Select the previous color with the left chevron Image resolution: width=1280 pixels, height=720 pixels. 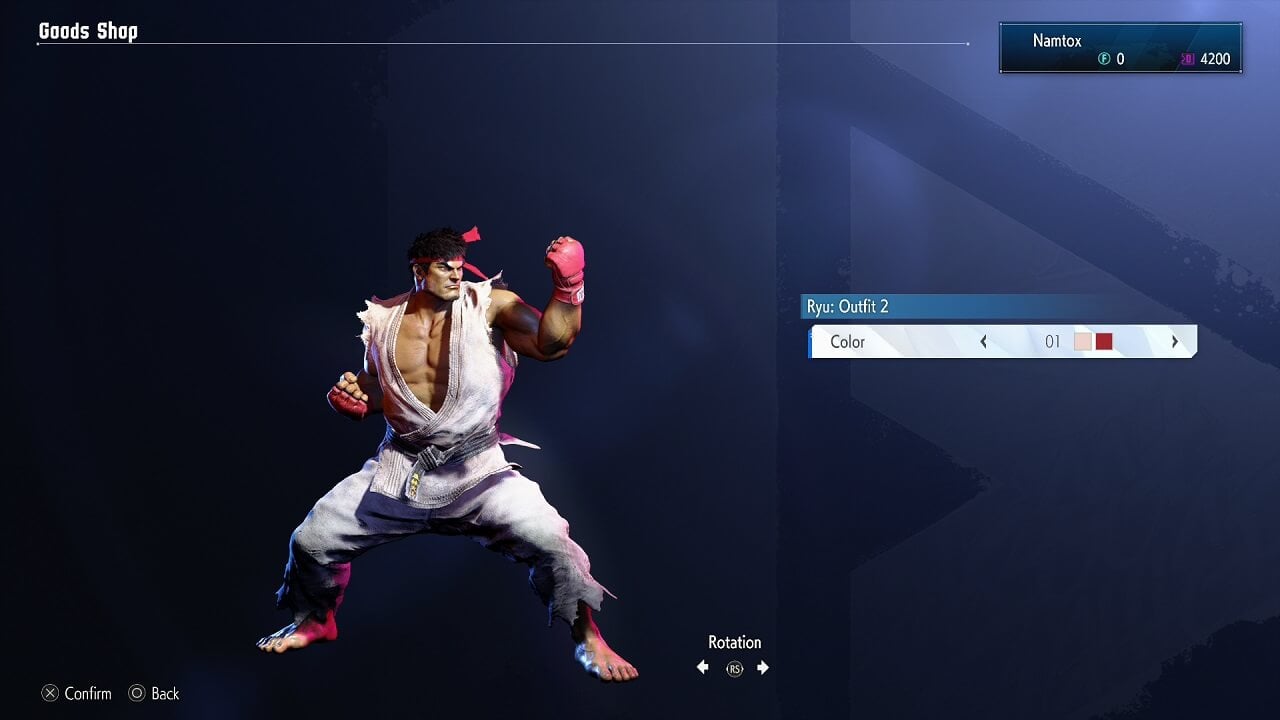[984, 341]
